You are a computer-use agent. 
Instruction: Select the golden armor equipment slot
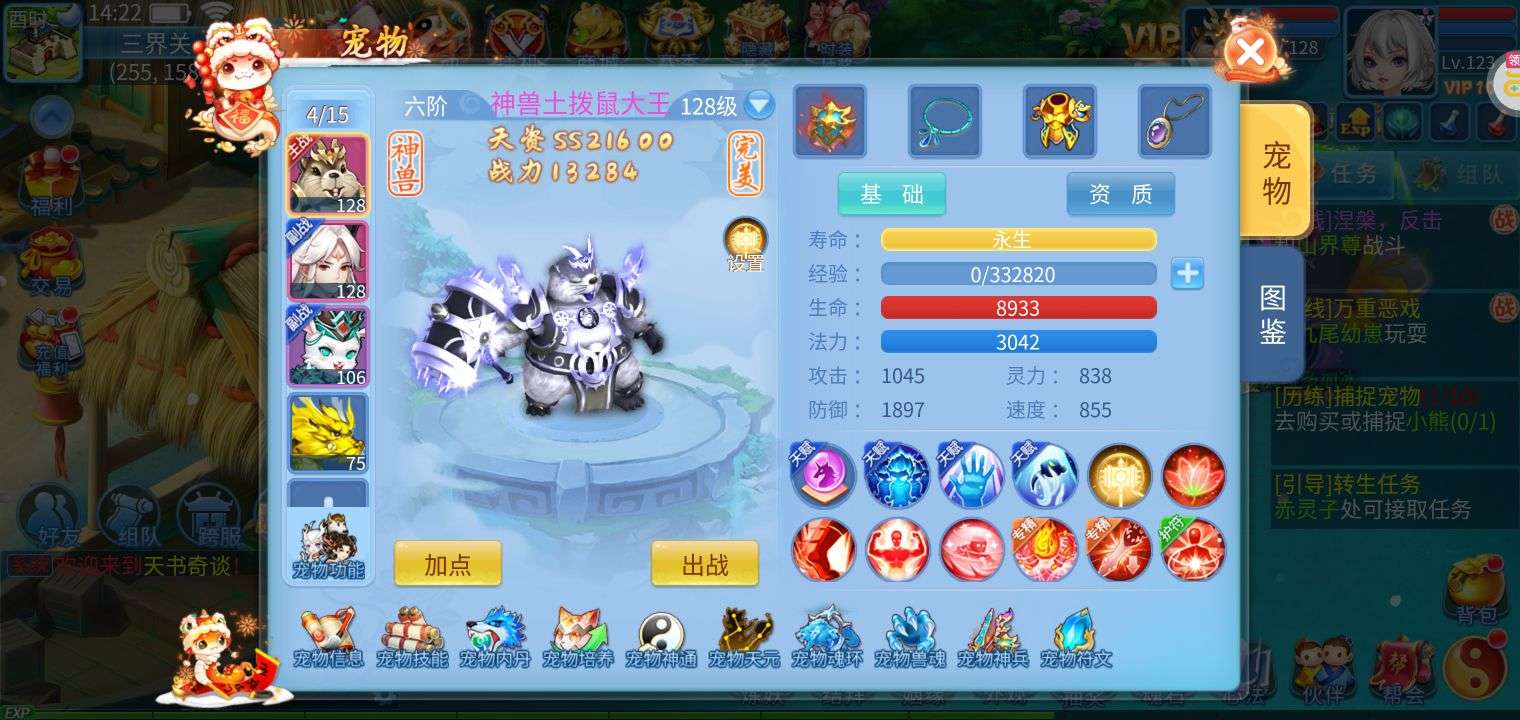tap(1059, 122)
